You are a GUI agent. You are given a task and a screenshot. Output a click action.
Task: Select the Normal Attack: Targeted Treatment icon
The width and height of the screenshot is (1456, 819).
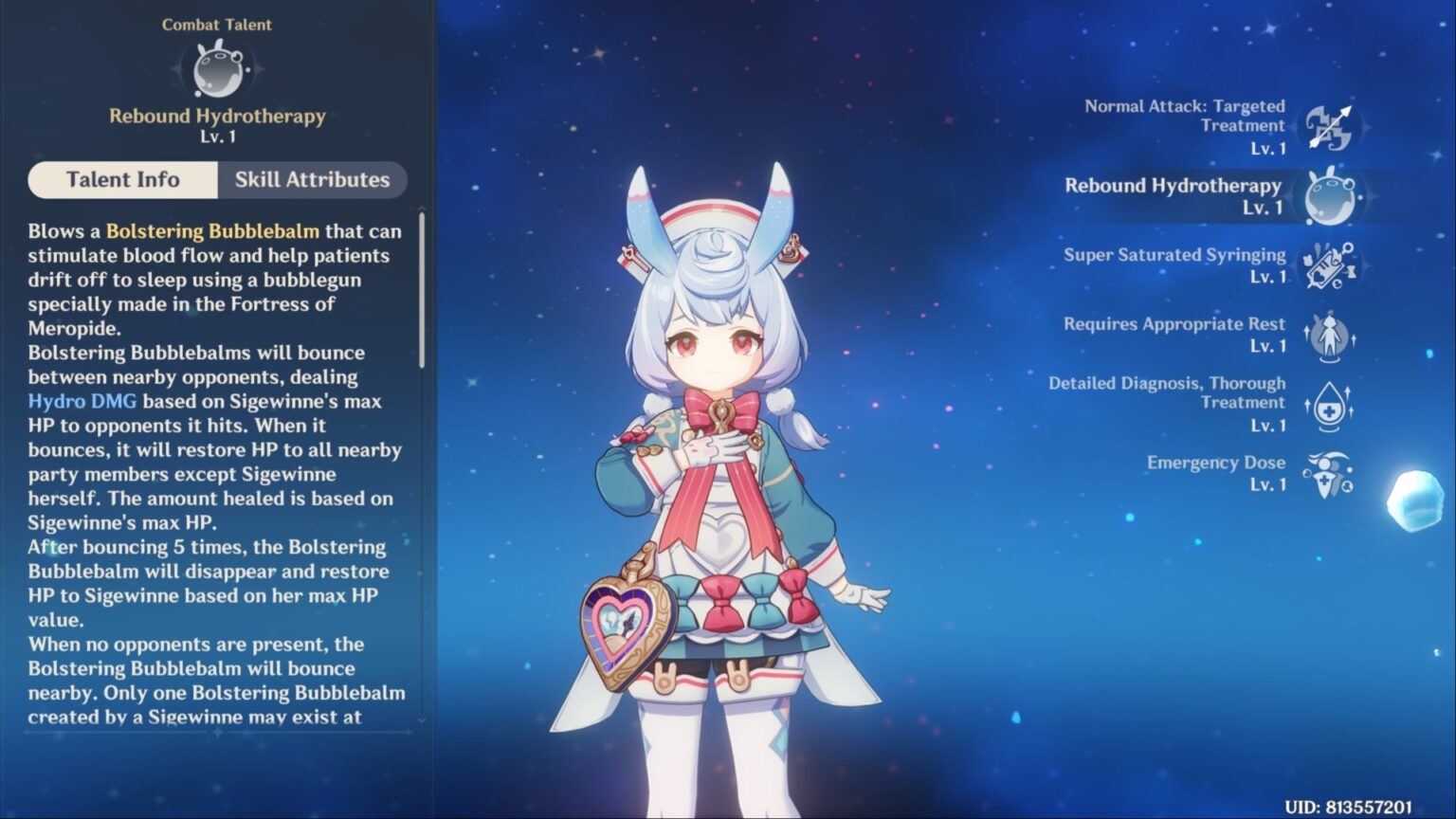click(x=1331, y=126)
